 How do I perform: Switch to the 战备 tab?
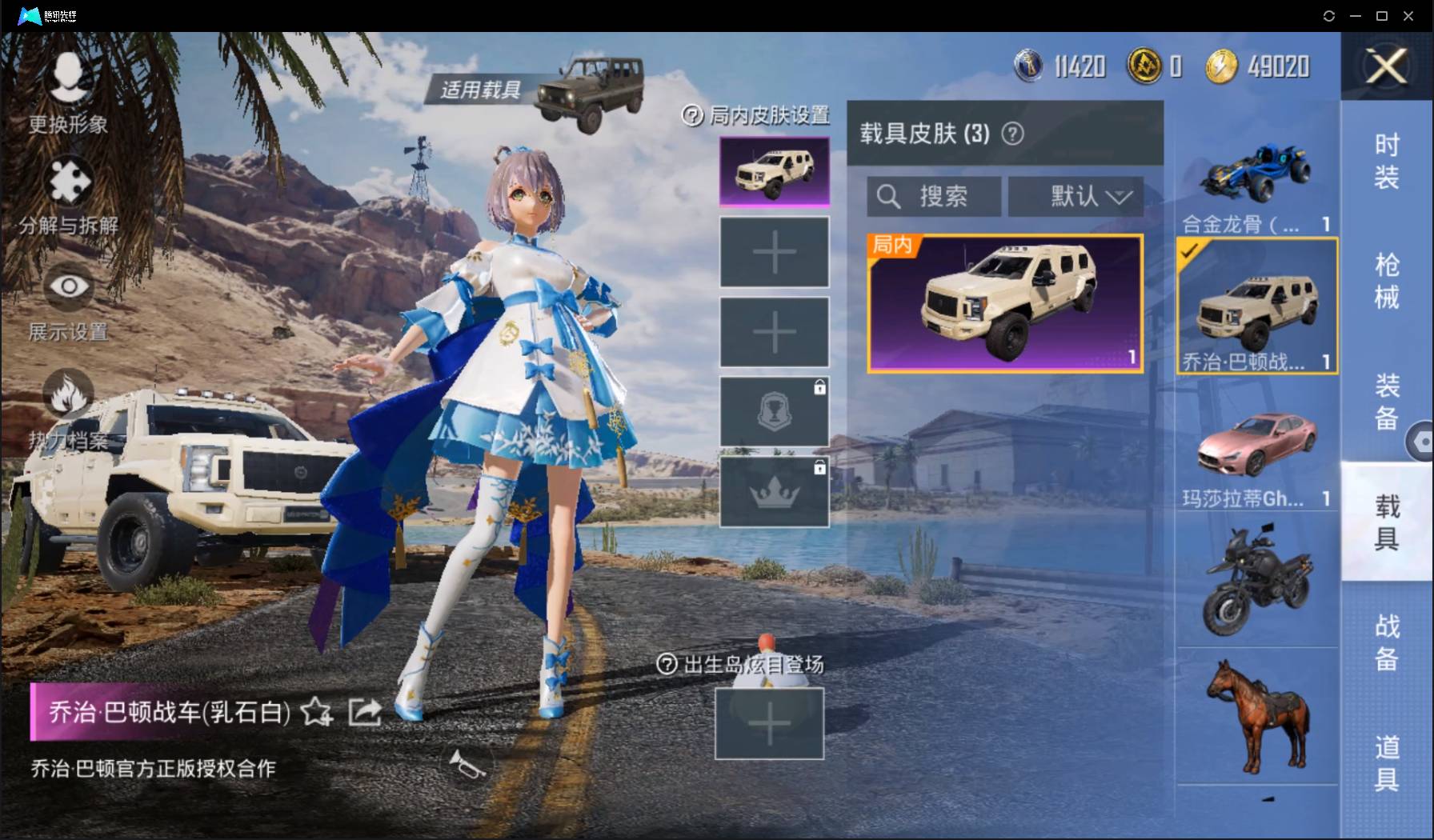click(x=1386, y=642)
